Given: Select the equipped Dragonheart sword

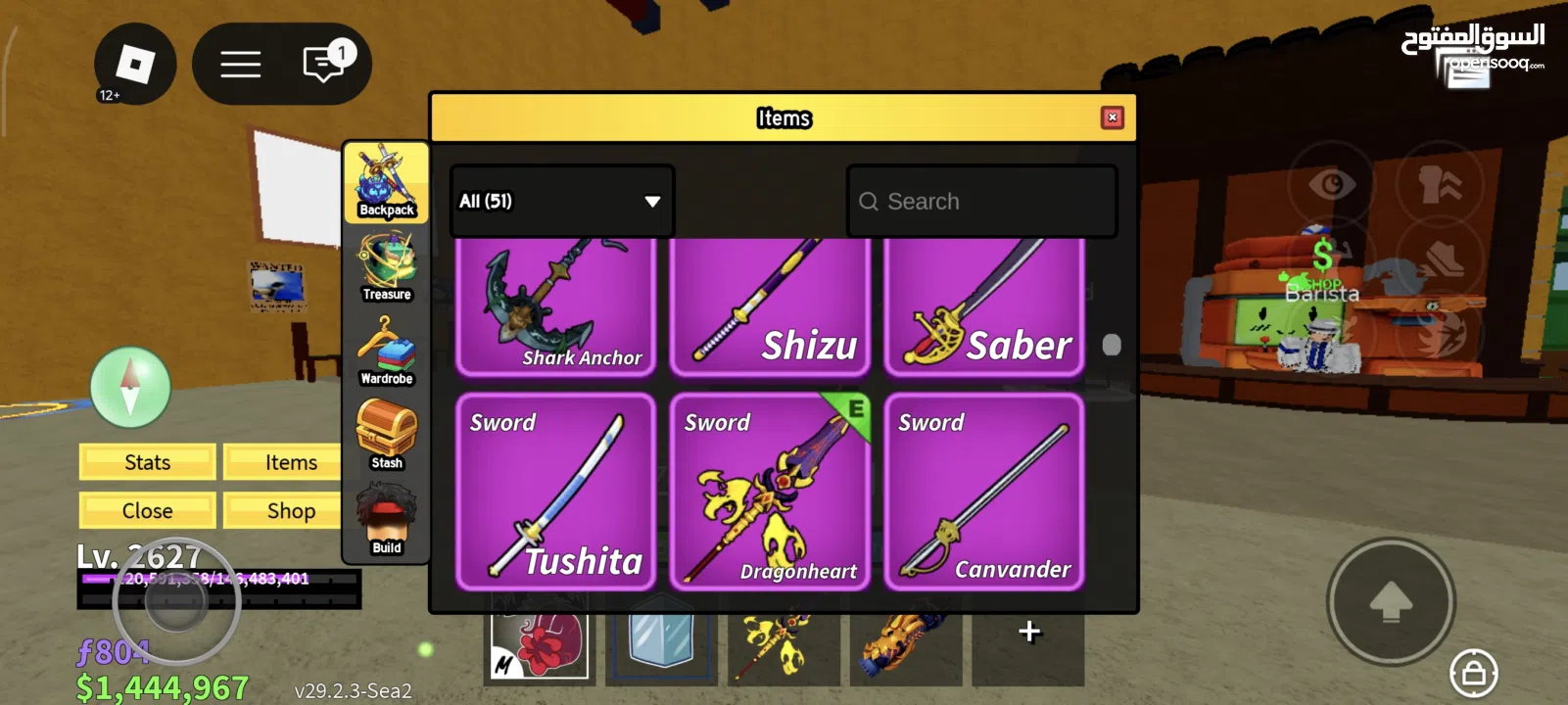Looking at the screenshot, I should click(x=770, y=492).
